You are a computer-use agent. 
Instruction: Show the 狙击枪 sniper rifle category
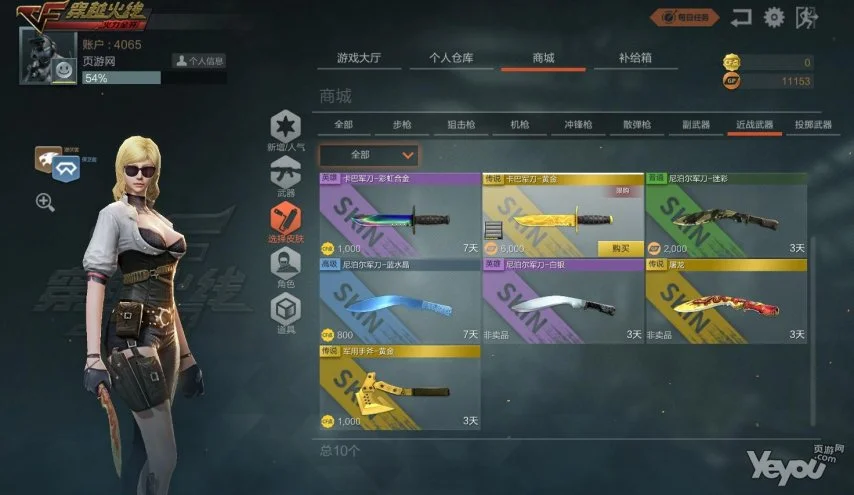[460, 125]
